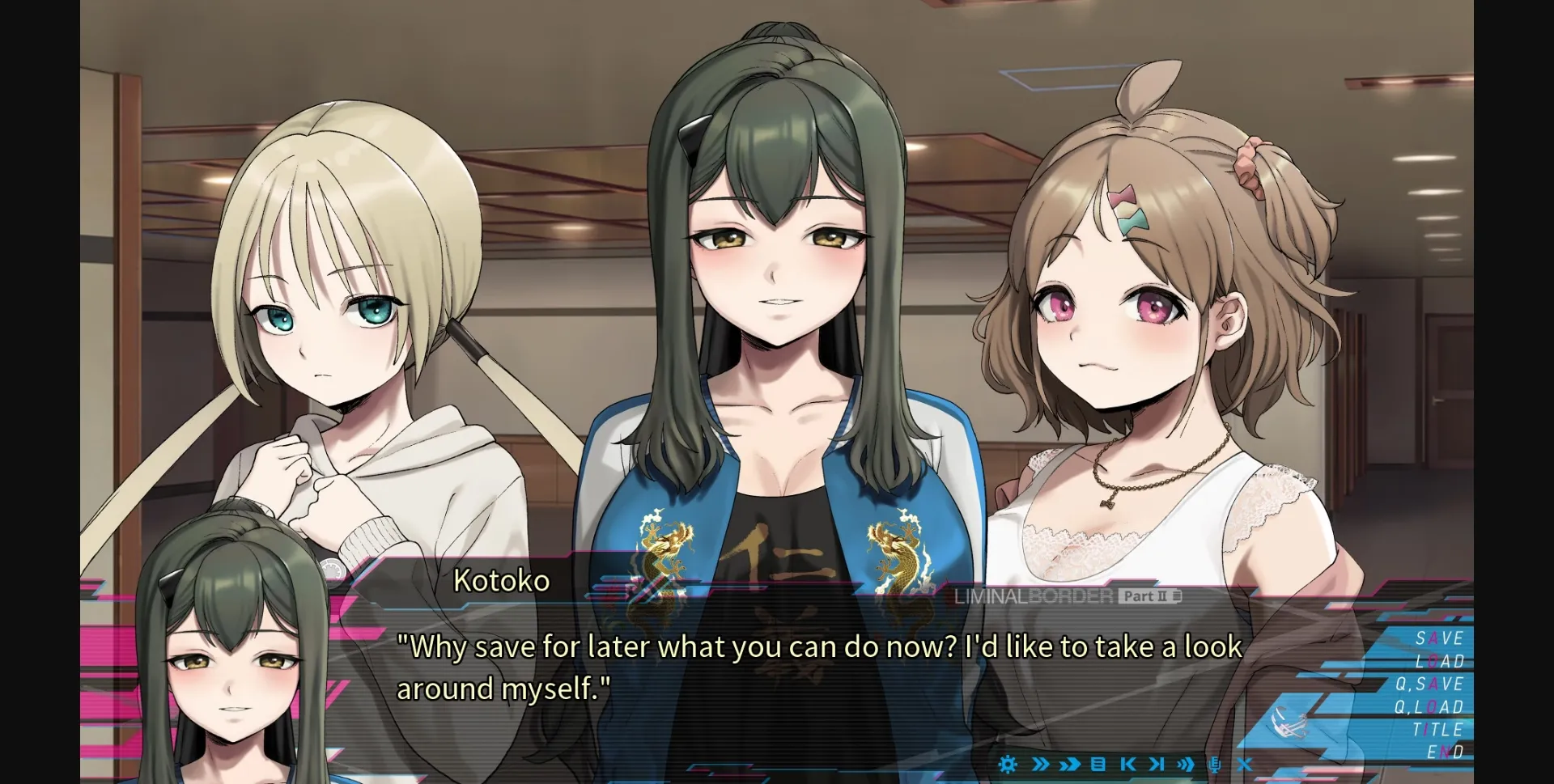
Task: Click the page icon beside the Part II badge
Action: (1177, 595)
